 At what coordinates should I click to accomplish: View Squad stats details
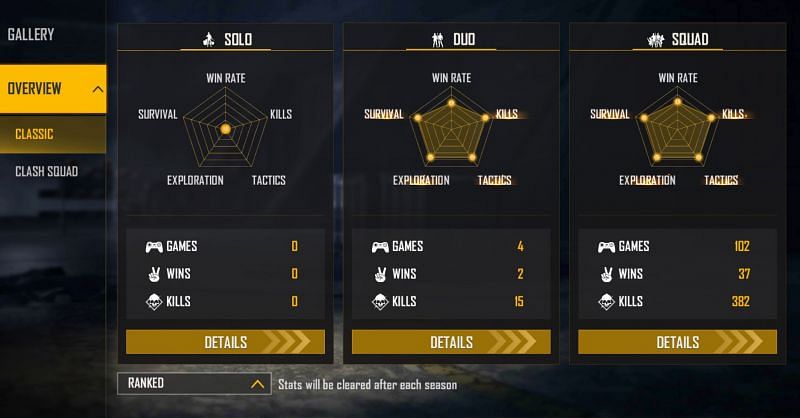tap(677, 342)
